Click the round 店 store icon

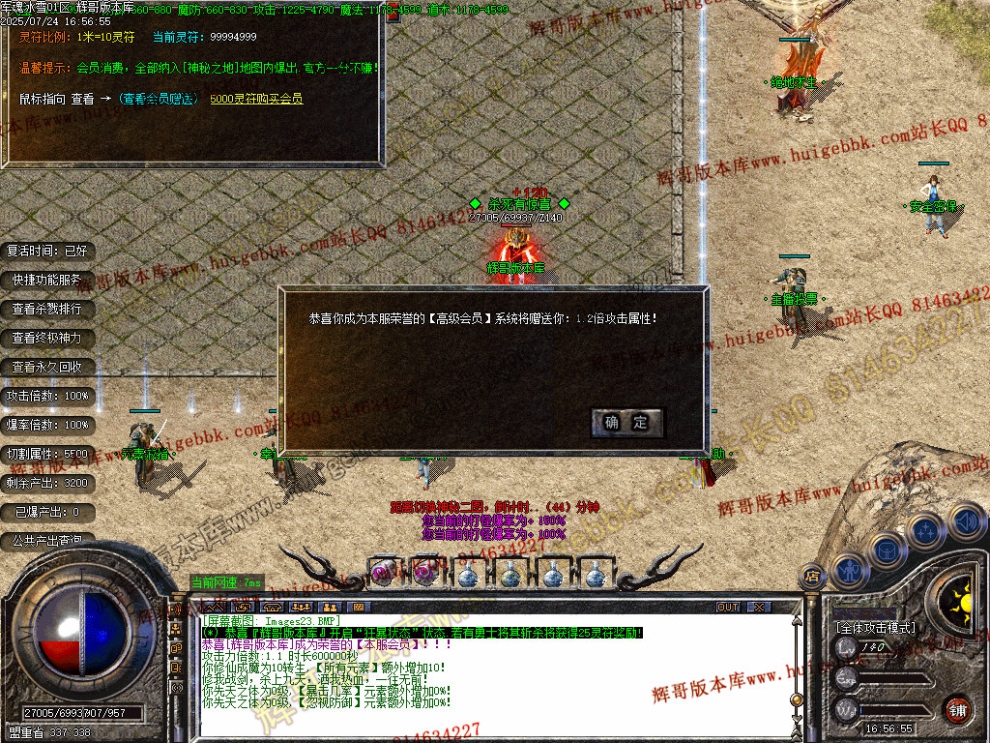[812, 575]
